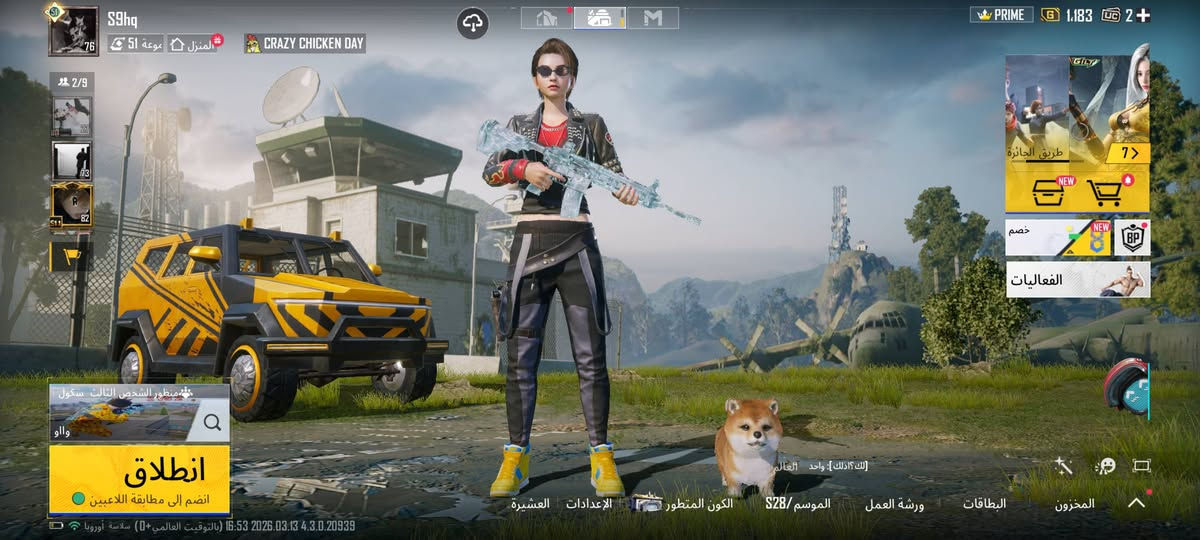Open the PRIME membership badge
This screenshot has height=540, width=1200.
[x=1001, y=15]
